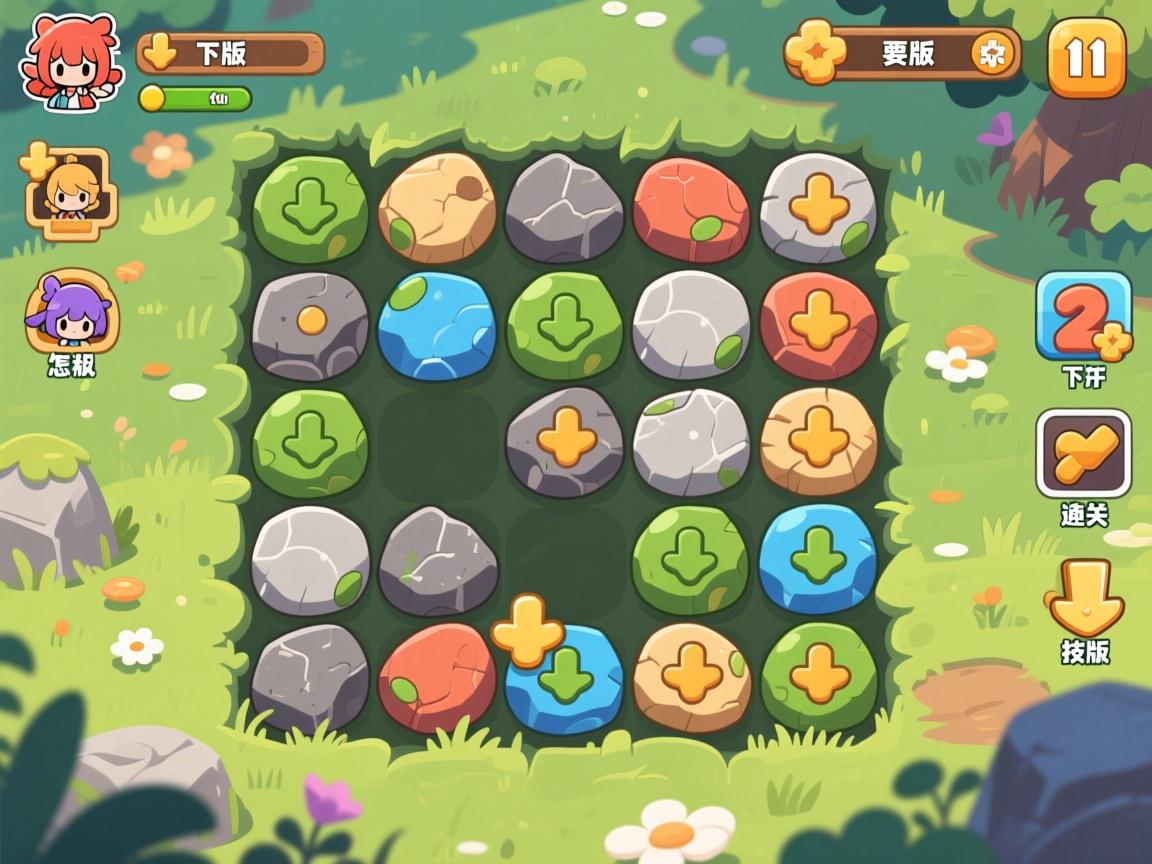Activate the blue number 2 booster
Viewport: 1152px width, 864px height.
1083,317
